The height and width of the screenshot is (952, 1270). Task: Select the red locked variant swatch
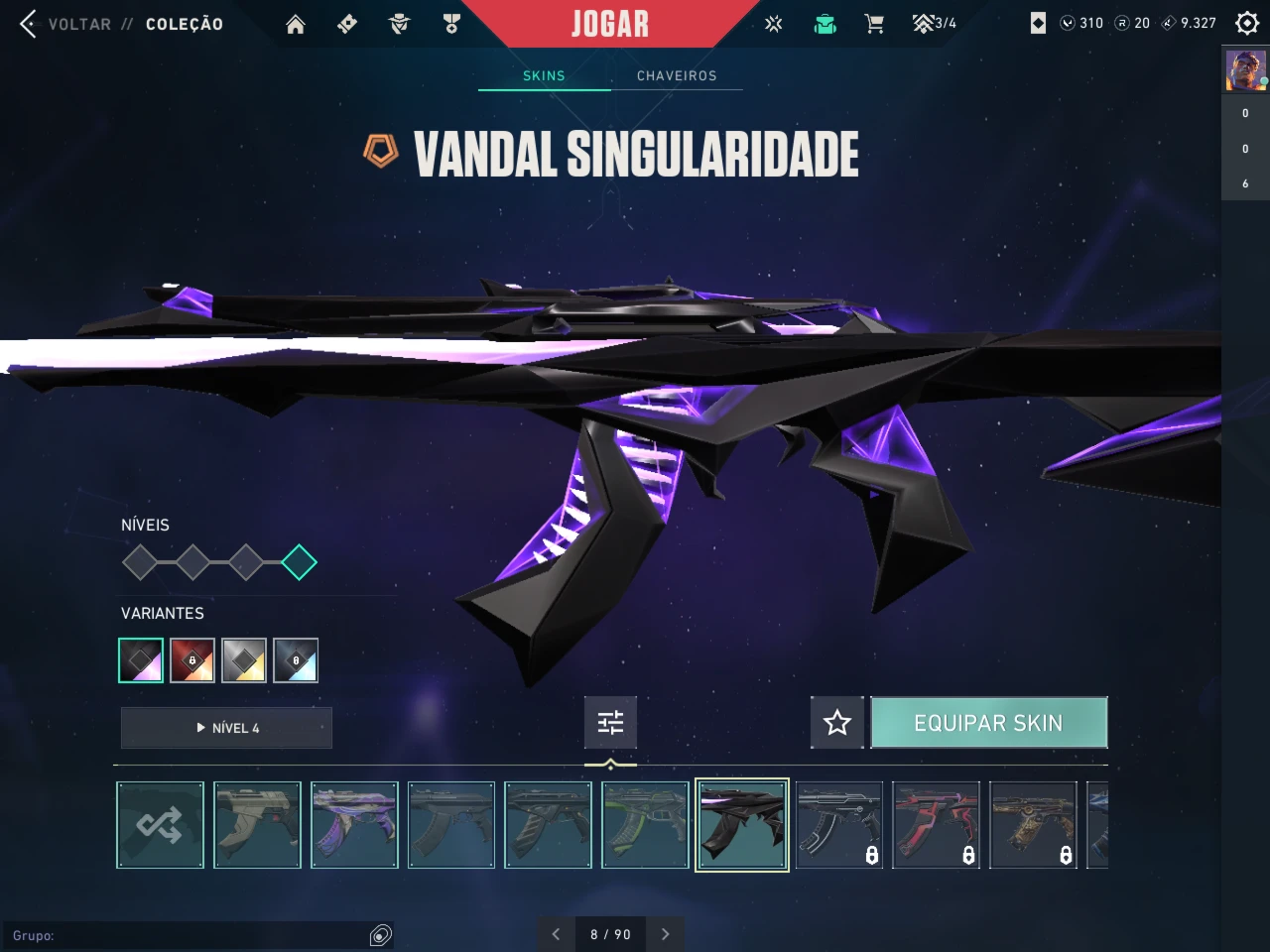click(x=192, y=660)
